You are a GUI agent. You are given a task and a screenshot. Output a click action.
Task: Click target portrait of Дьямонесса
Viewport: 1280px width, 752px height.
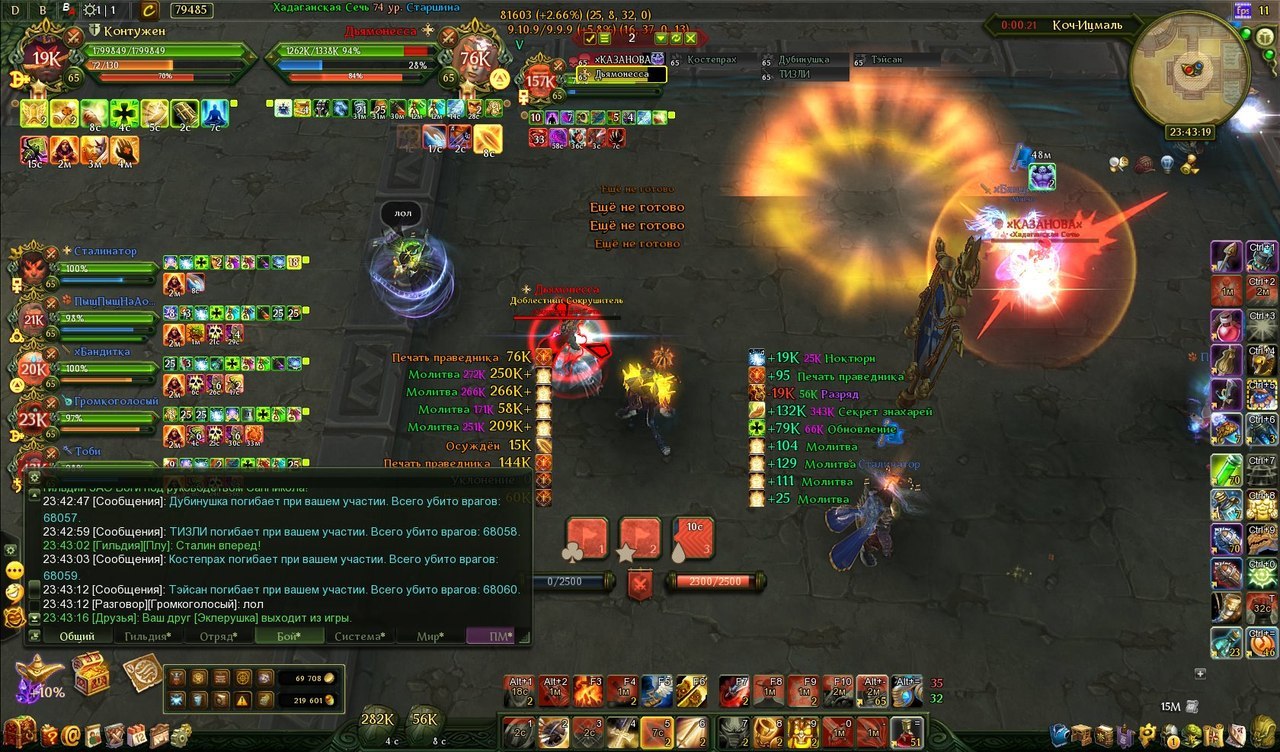(x=474, y=59)
